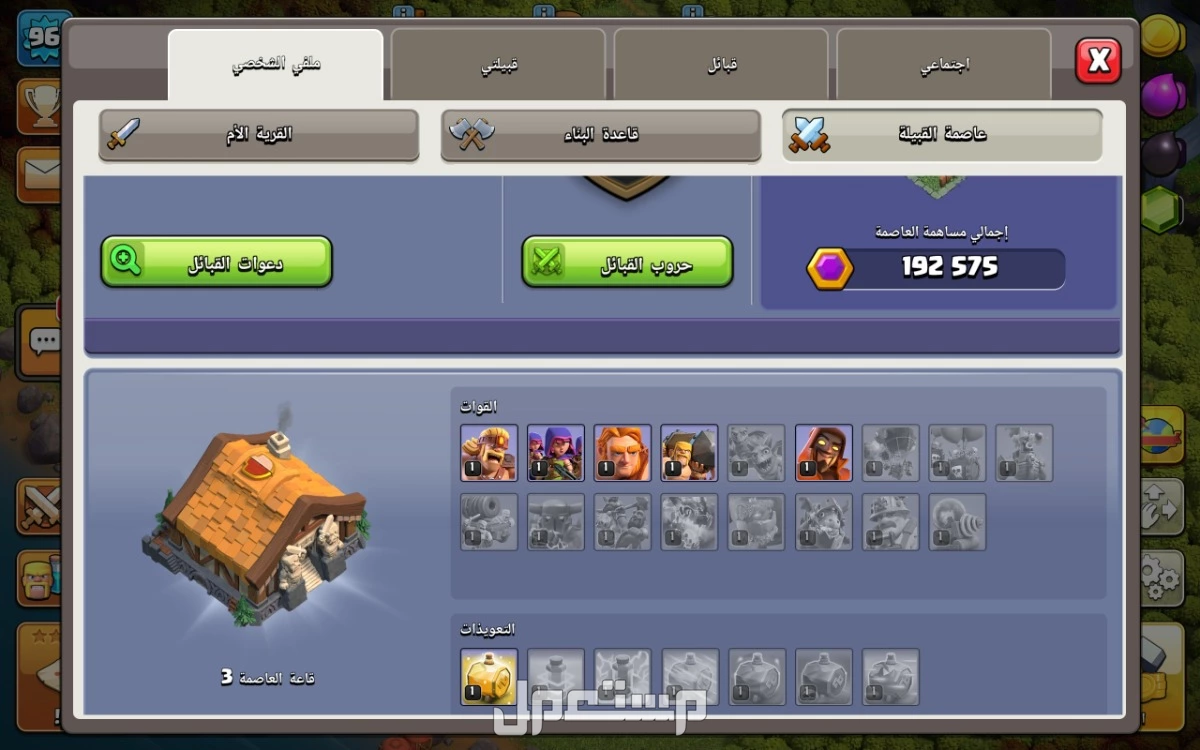Screen dimensions: 1200x750
Task: Select the Sneaky Archers troop icon
Action: click(x=556, y=453)
